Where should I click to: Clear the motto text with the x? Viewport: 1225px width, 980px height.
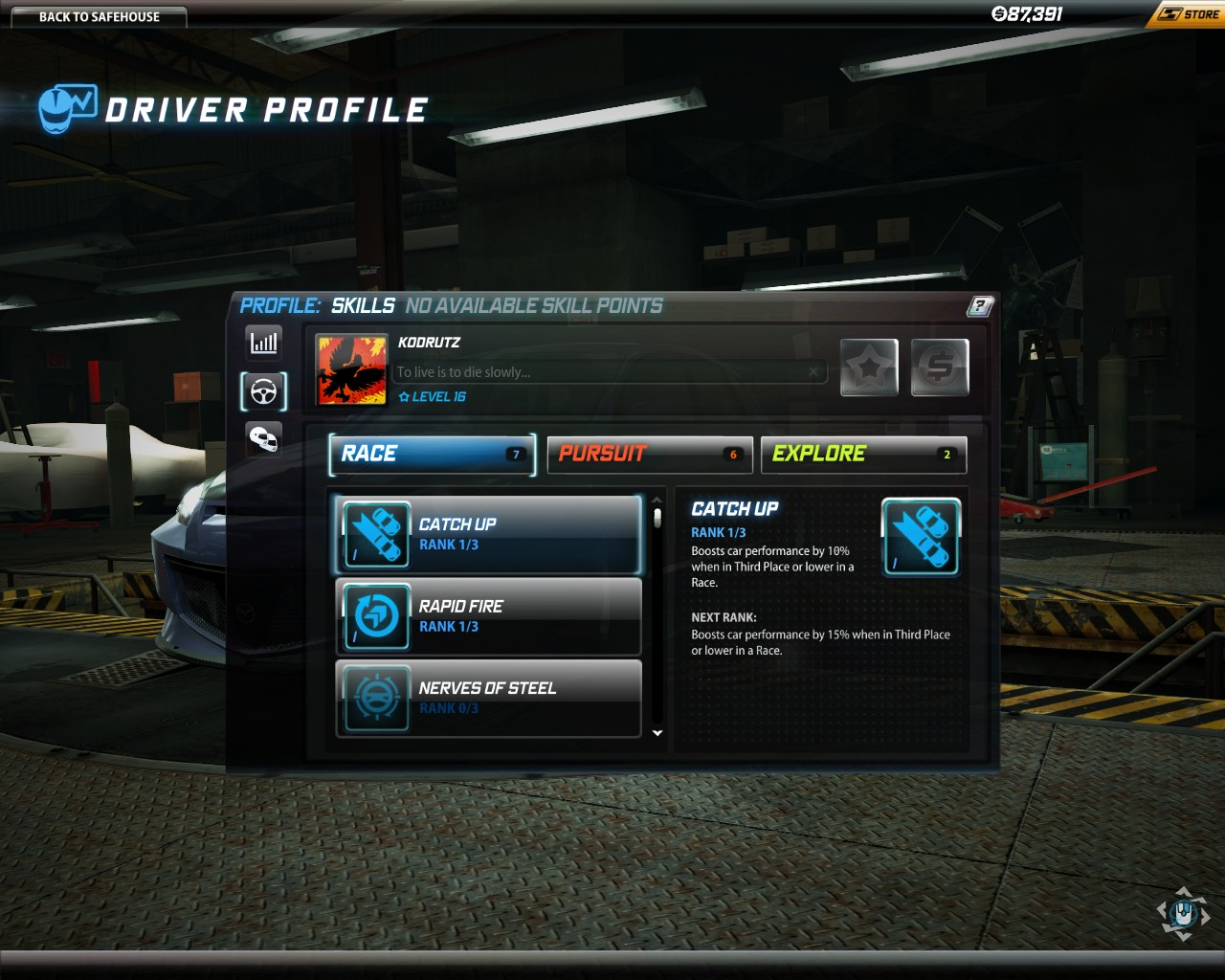[x=813, y=371]
